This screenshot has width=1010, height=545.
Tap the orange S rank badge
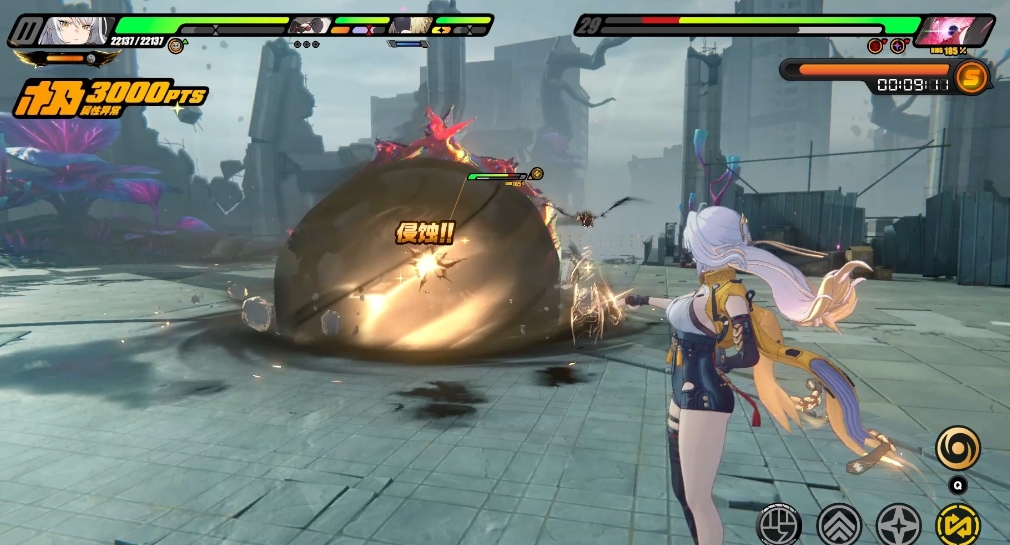click(970, 77)
